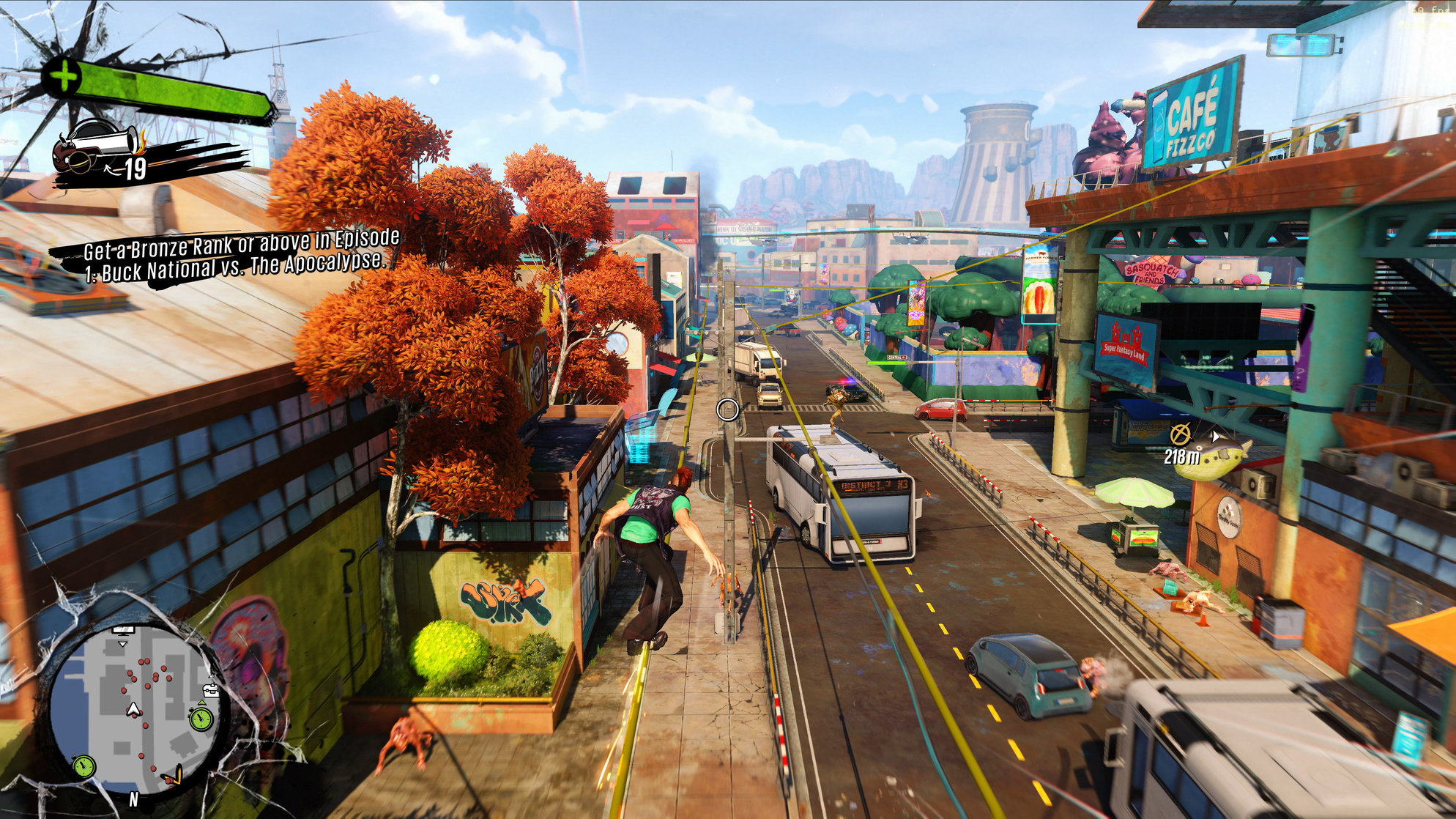The height and width of the screenshot is (819, 1456).
Task: Click the golden compass waypoint marker above 218m
Action: click(1180, 433)
